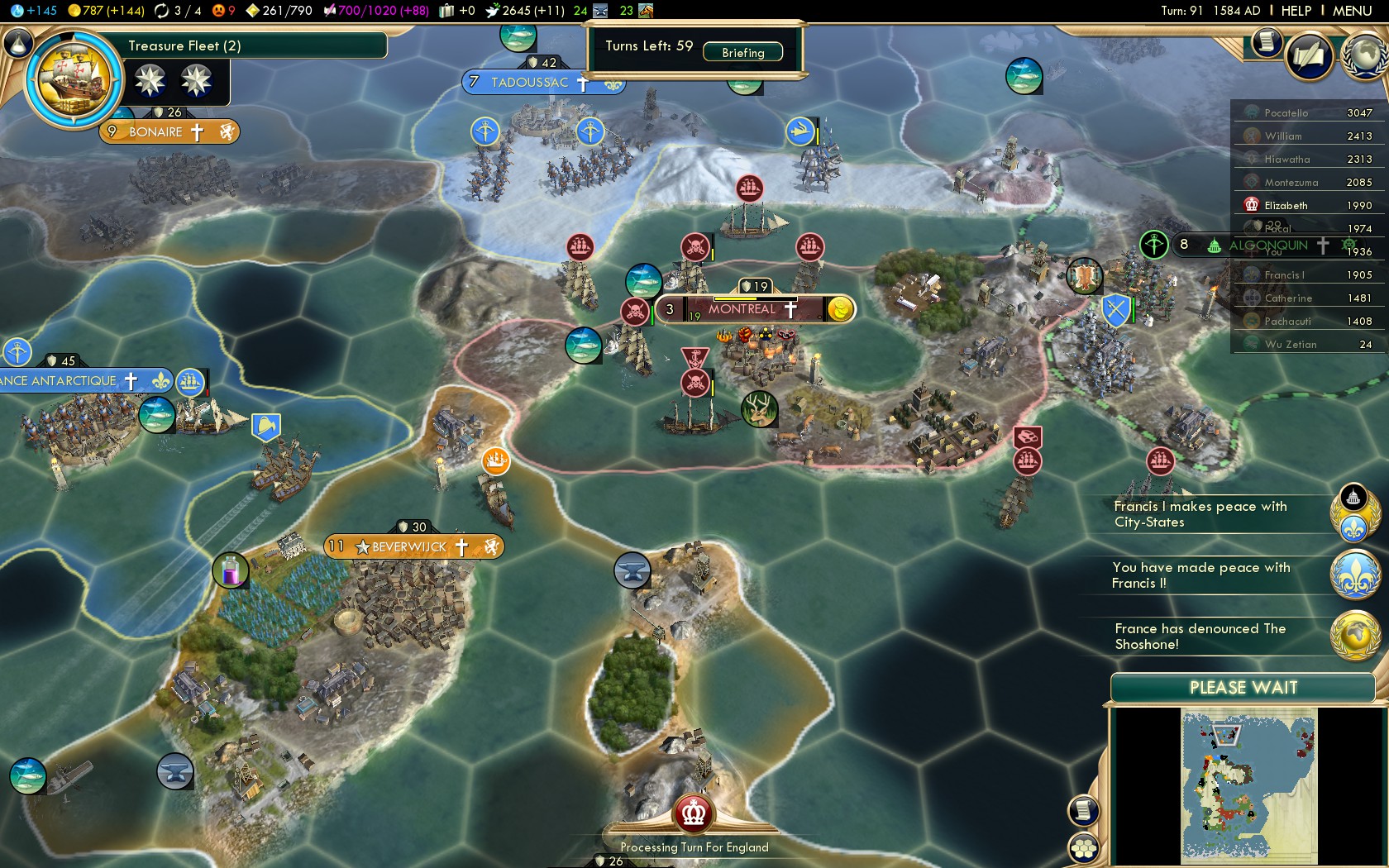The image size is (1389, 868).
Task: Click the Algonquin city banner
Action: tap(1267, 245)
